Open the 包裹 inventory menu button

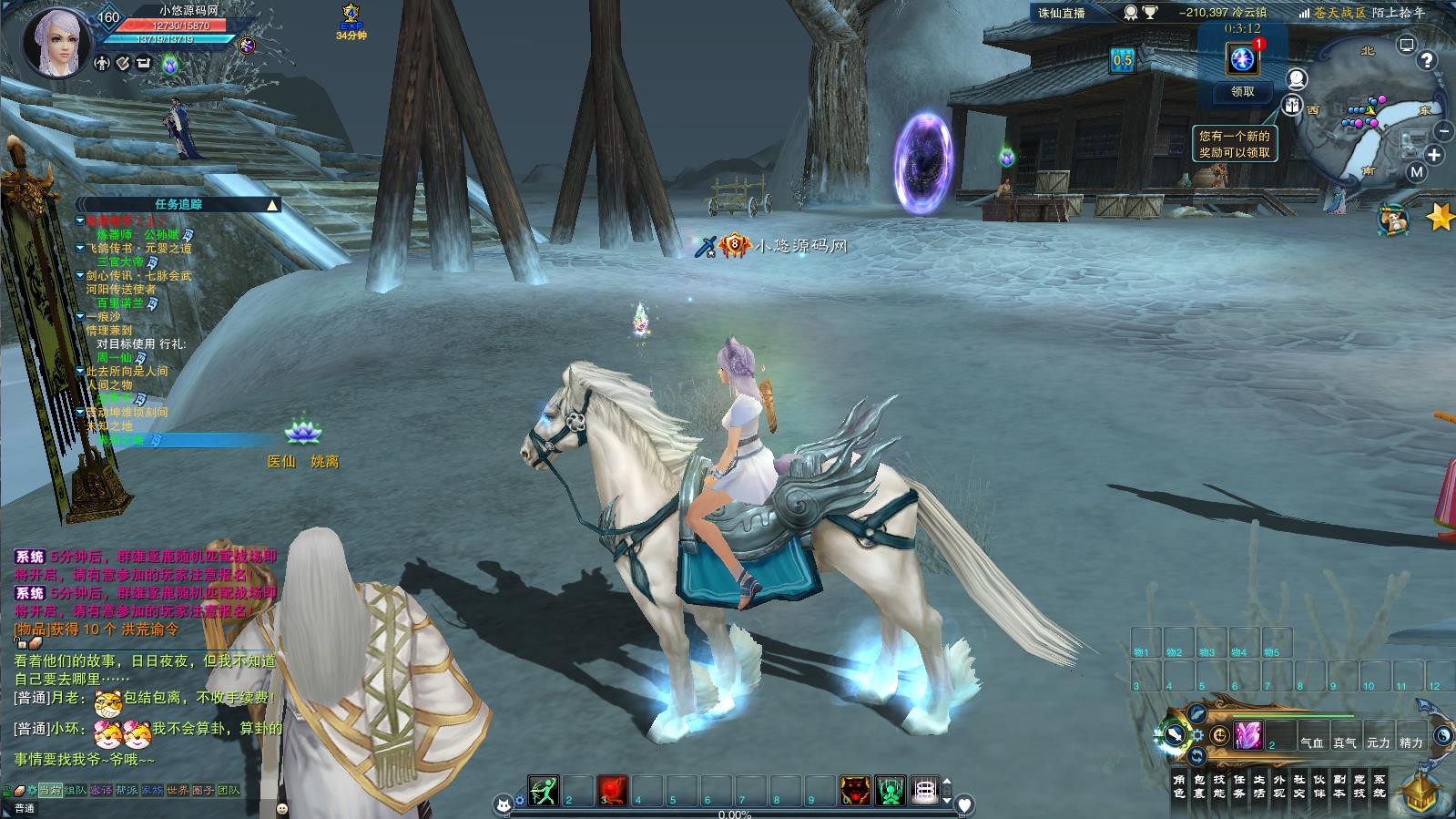[1199, 786]
